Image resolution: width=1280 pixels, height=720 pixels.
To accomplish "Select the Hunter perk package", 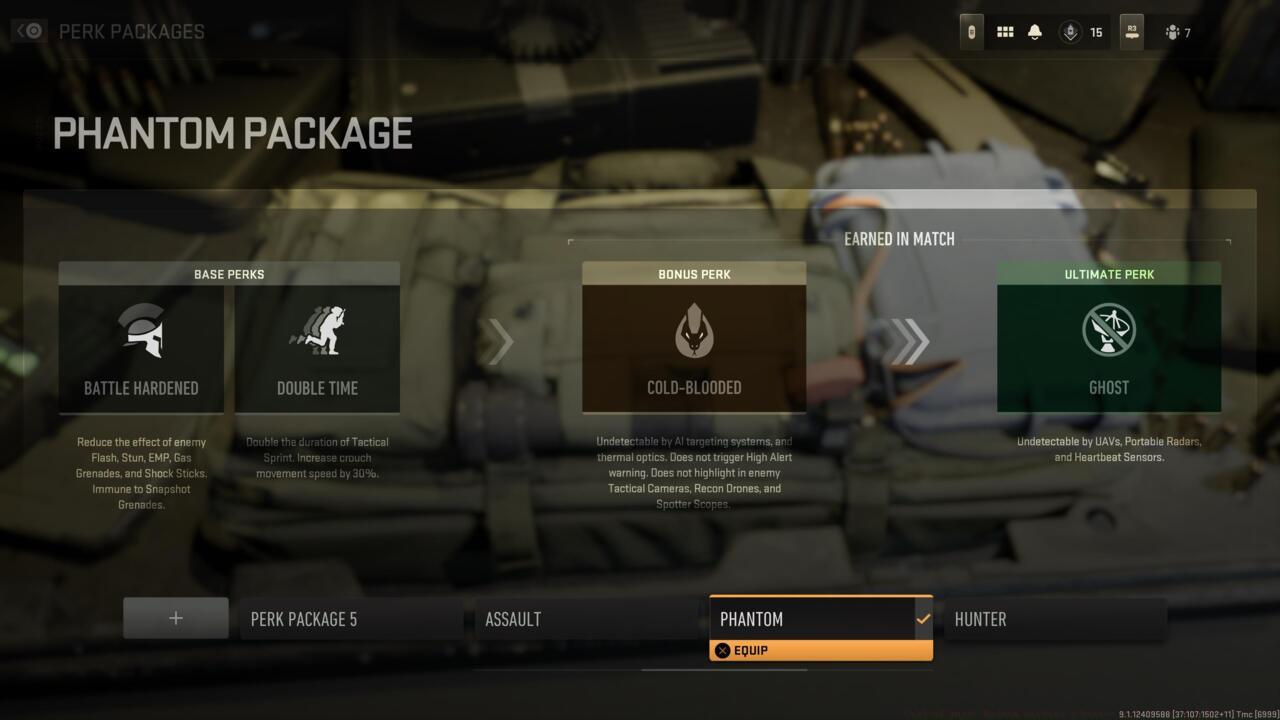I will pos(1055,618).
